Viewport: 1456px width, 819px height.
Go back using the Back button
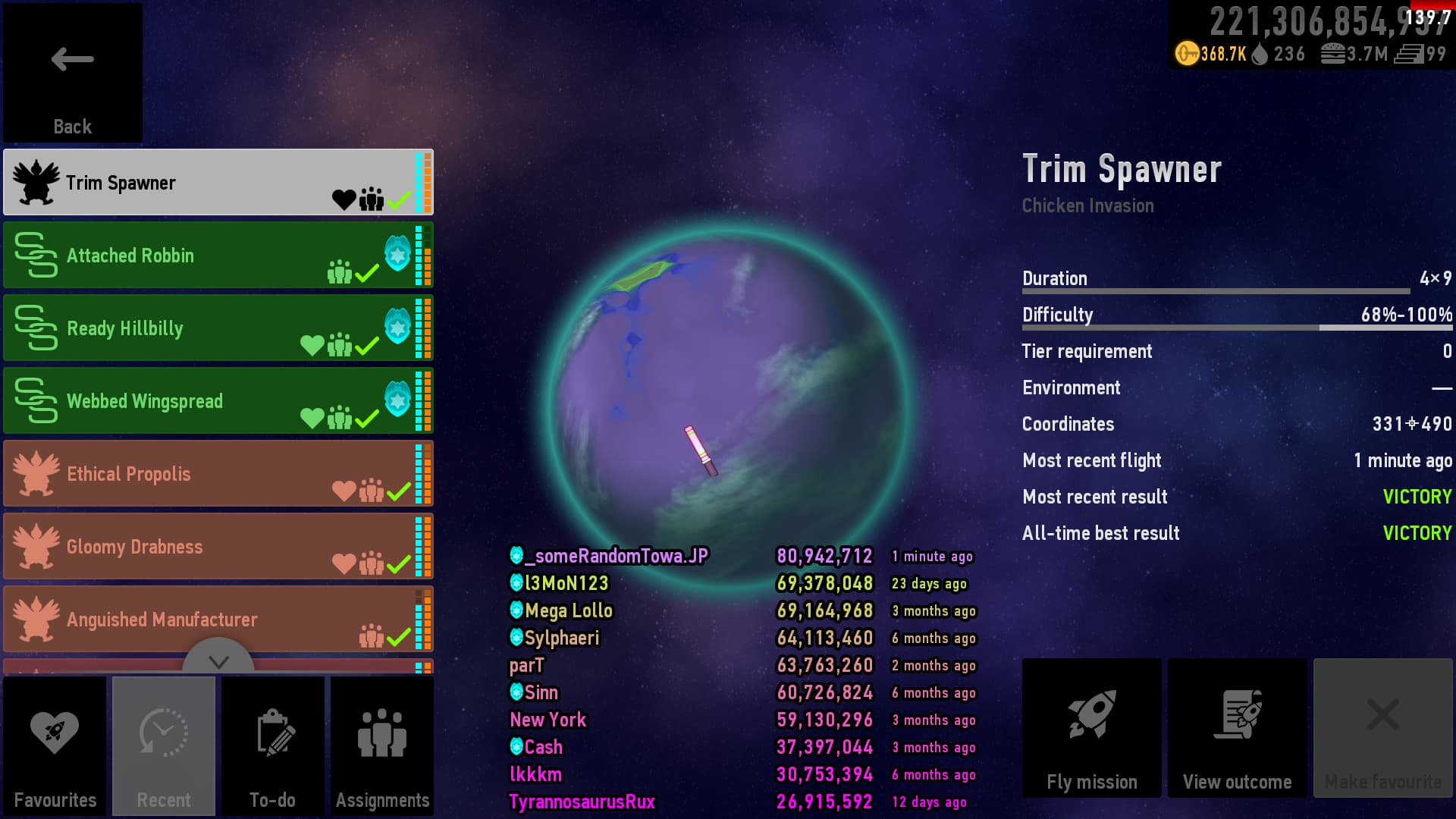(x=72, y=73)
